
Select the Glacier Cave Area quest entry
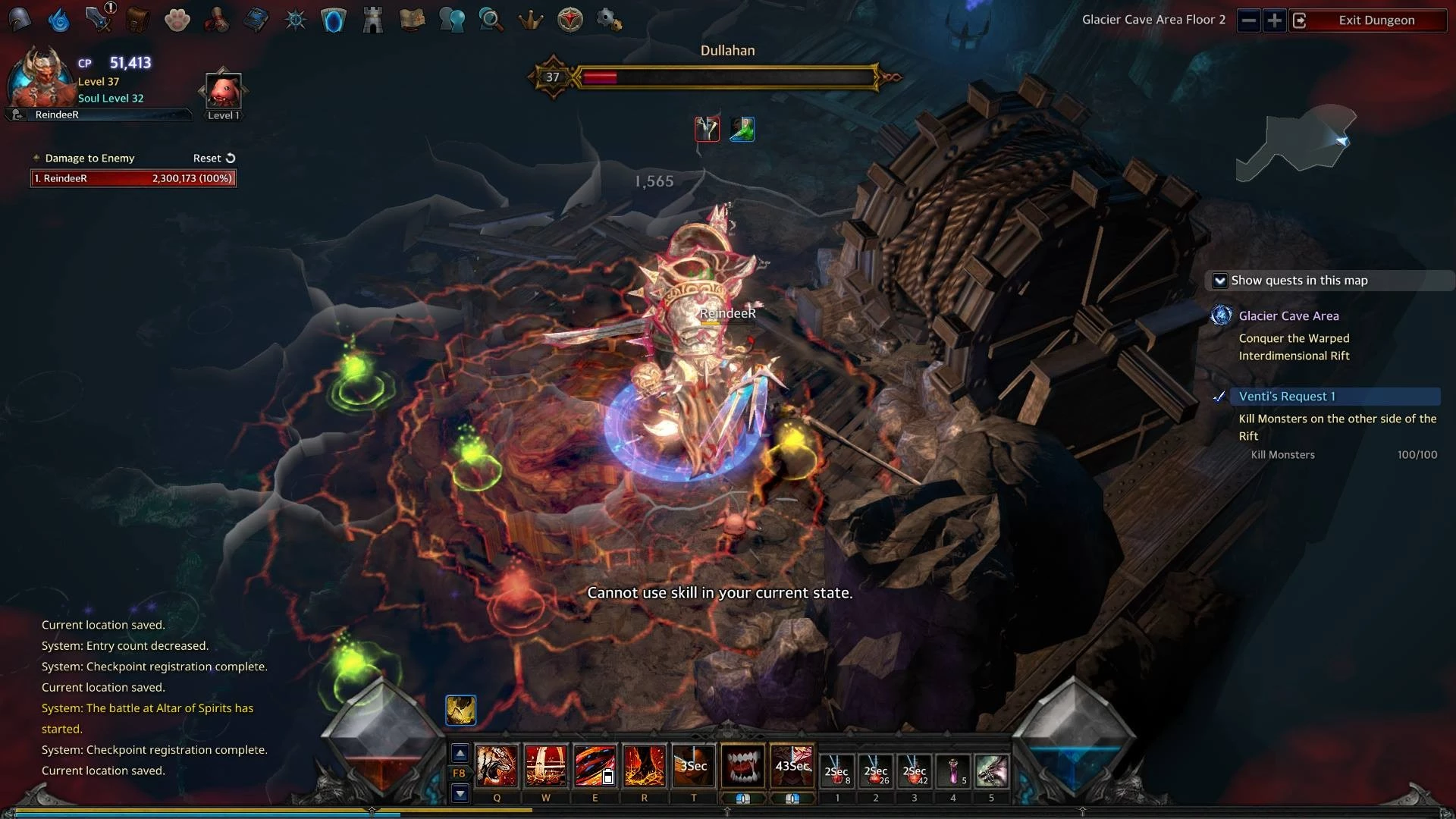(1288, 316)
